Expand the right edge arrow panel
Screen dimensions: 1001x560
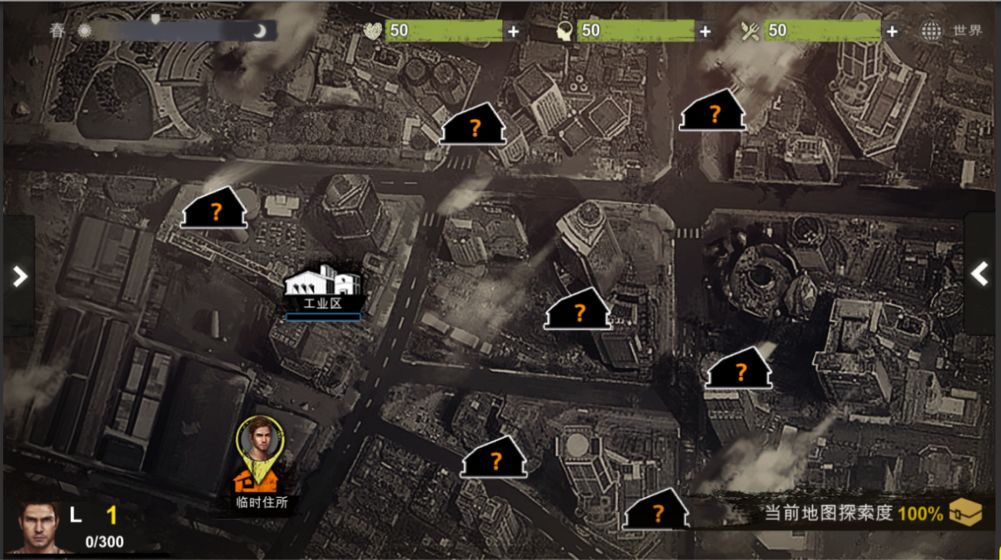pos(981,273)
